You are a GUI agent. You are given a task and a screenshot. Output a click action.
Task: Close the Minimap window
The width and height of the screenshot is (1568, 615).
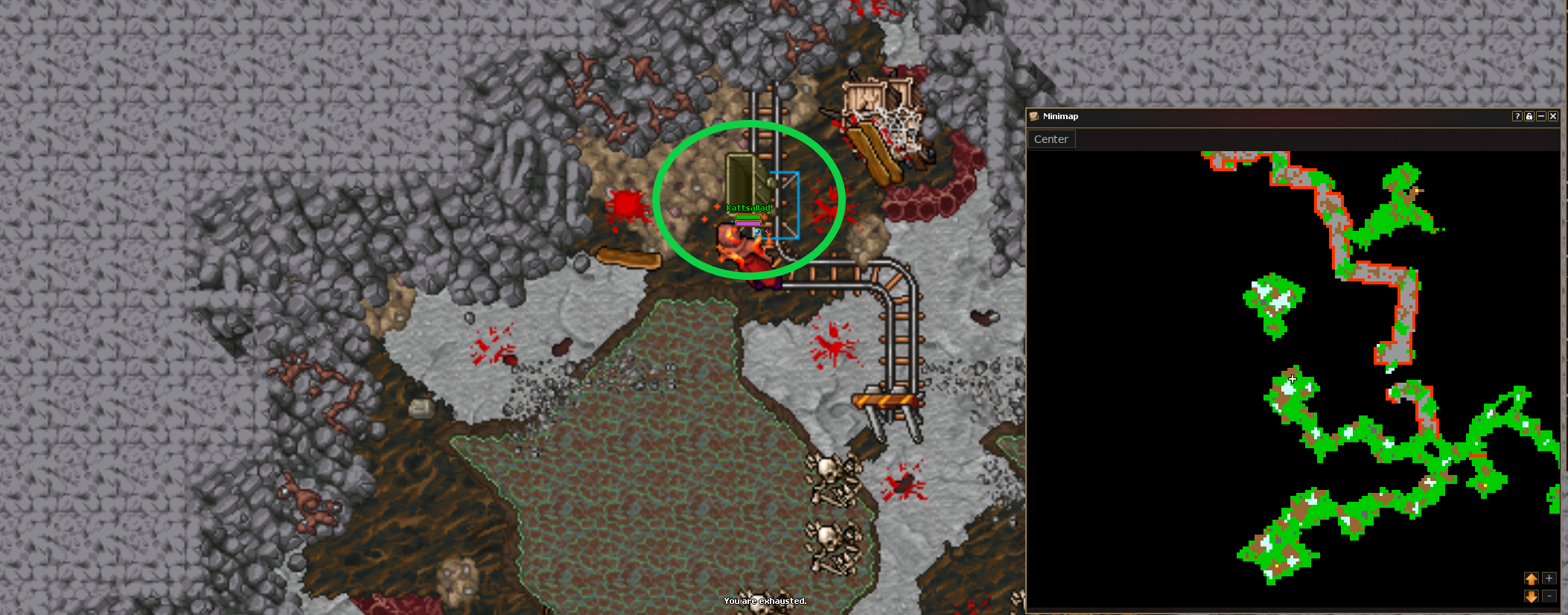point(1553,116)
